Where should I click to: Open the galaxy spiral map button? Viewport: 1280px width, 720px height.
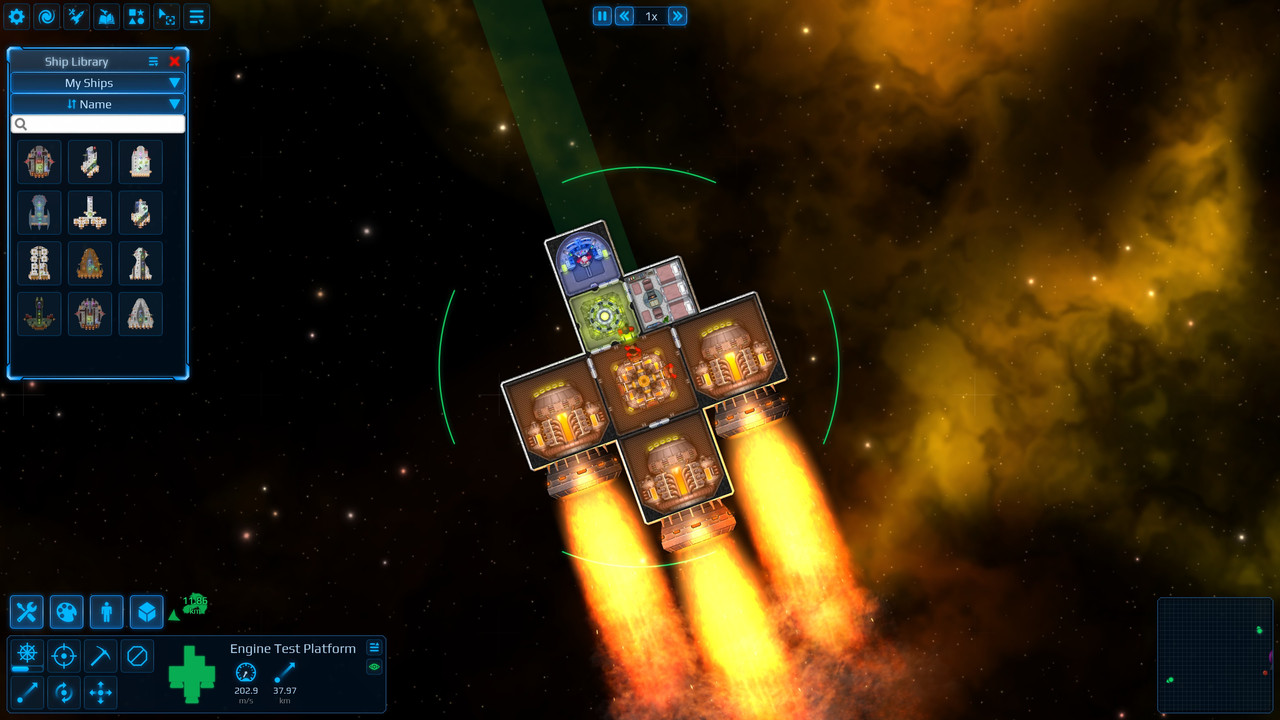tap(47, 16)
